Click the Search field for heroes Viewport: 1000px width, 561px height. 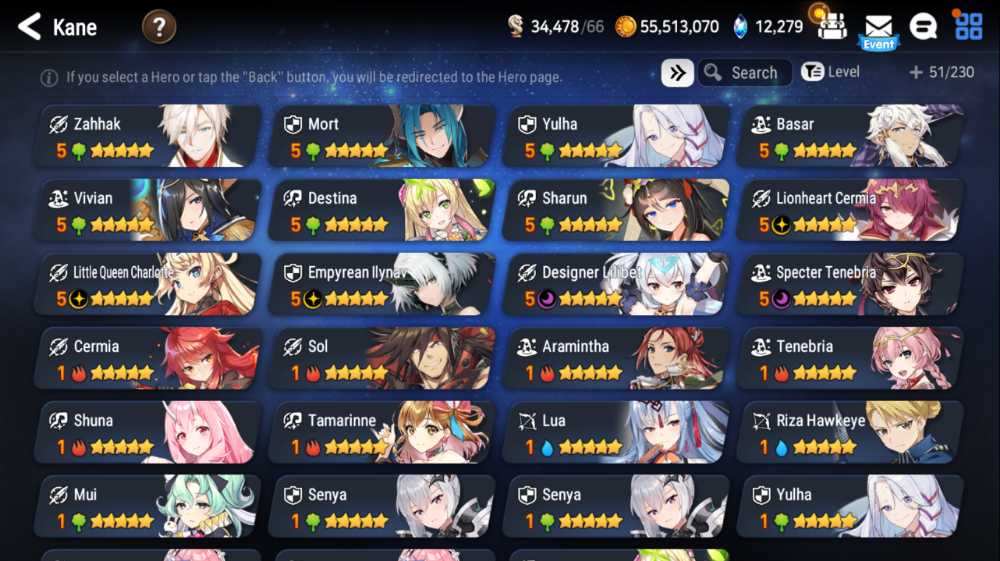tap(745, 73)
